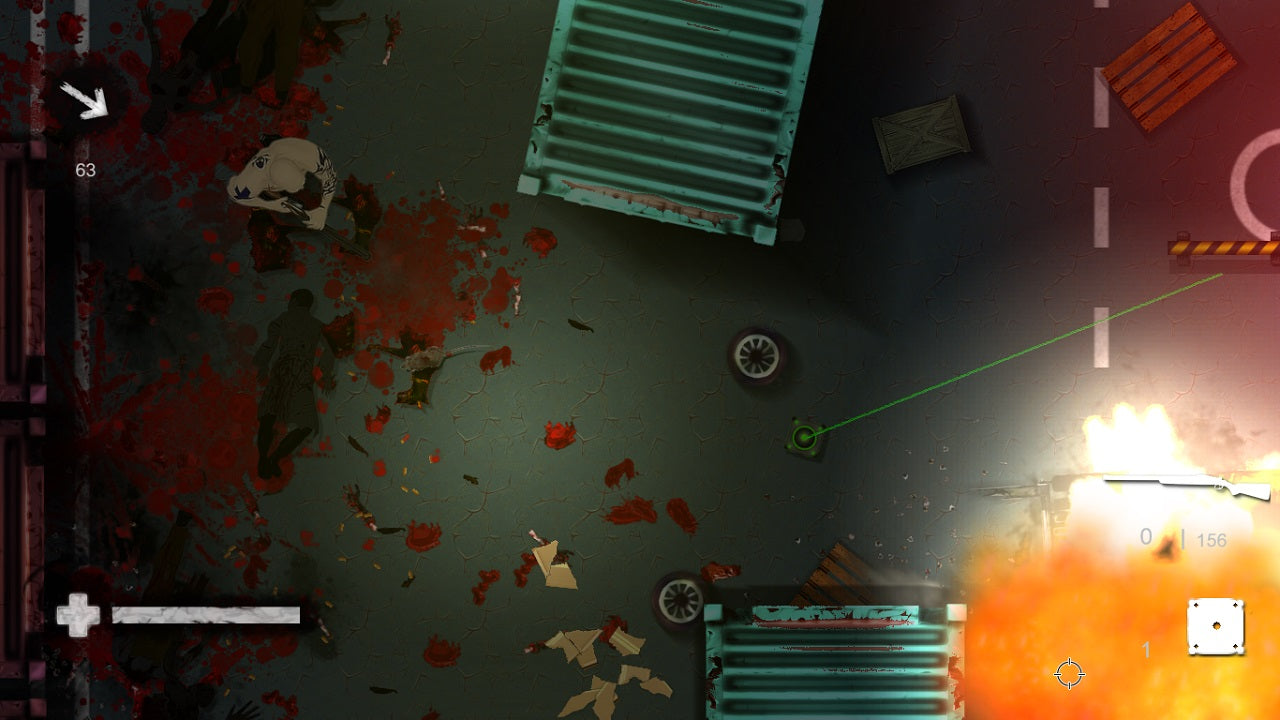Select the white square explosive item icon
Viewport: 1280px width, 720px height.
coord(1215,627)
